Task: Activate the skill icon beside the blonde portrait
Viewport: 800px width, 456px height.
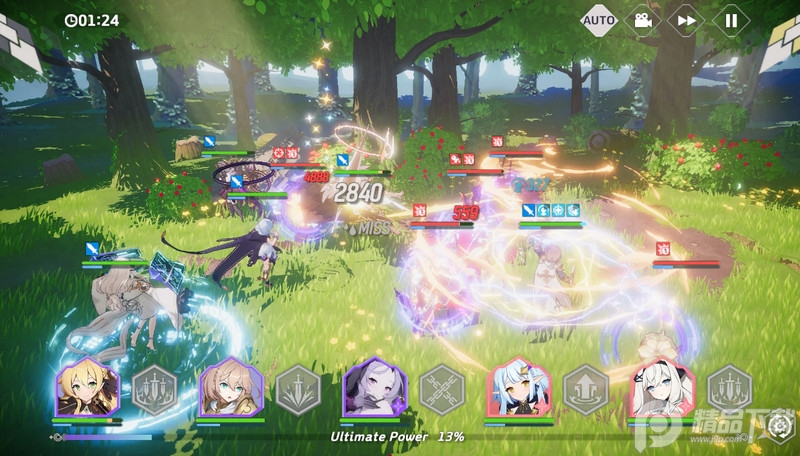Action: (x=154, y=389)
